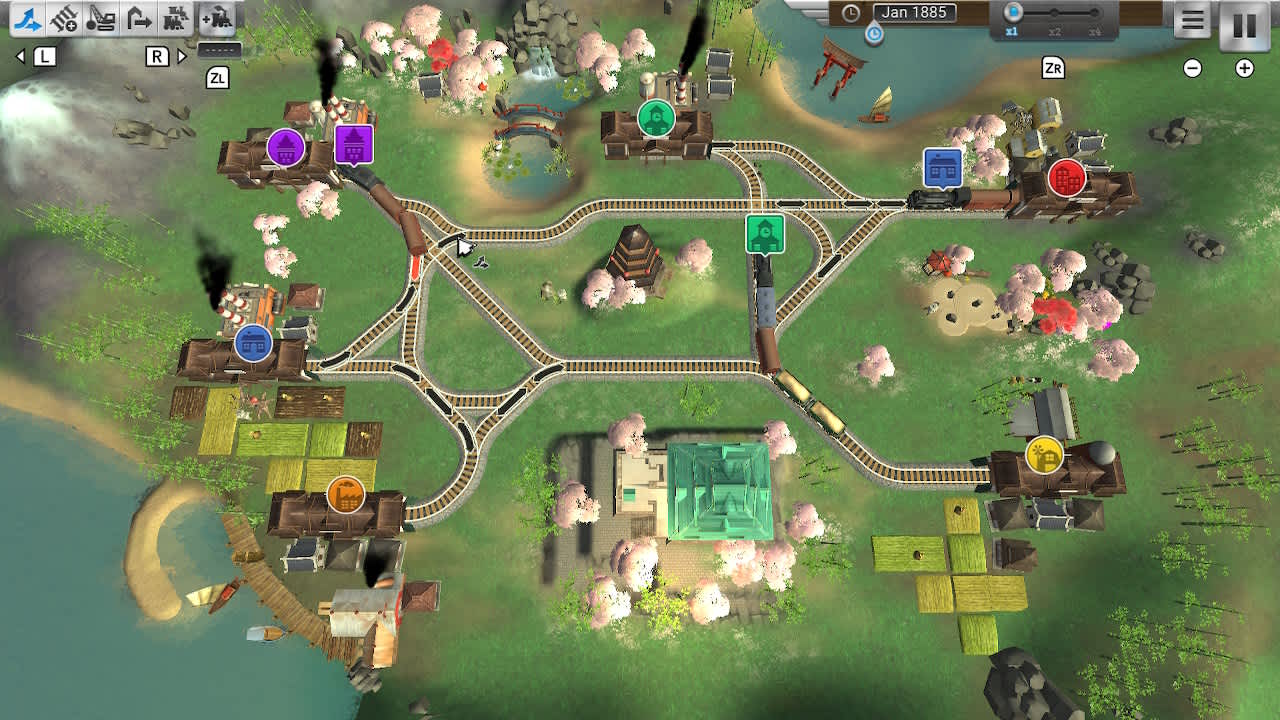Image resolution: width=1280 pixels, height=720 pixels.
Task: Cycle tools left with the L arrow
Action: coord(21,57)
